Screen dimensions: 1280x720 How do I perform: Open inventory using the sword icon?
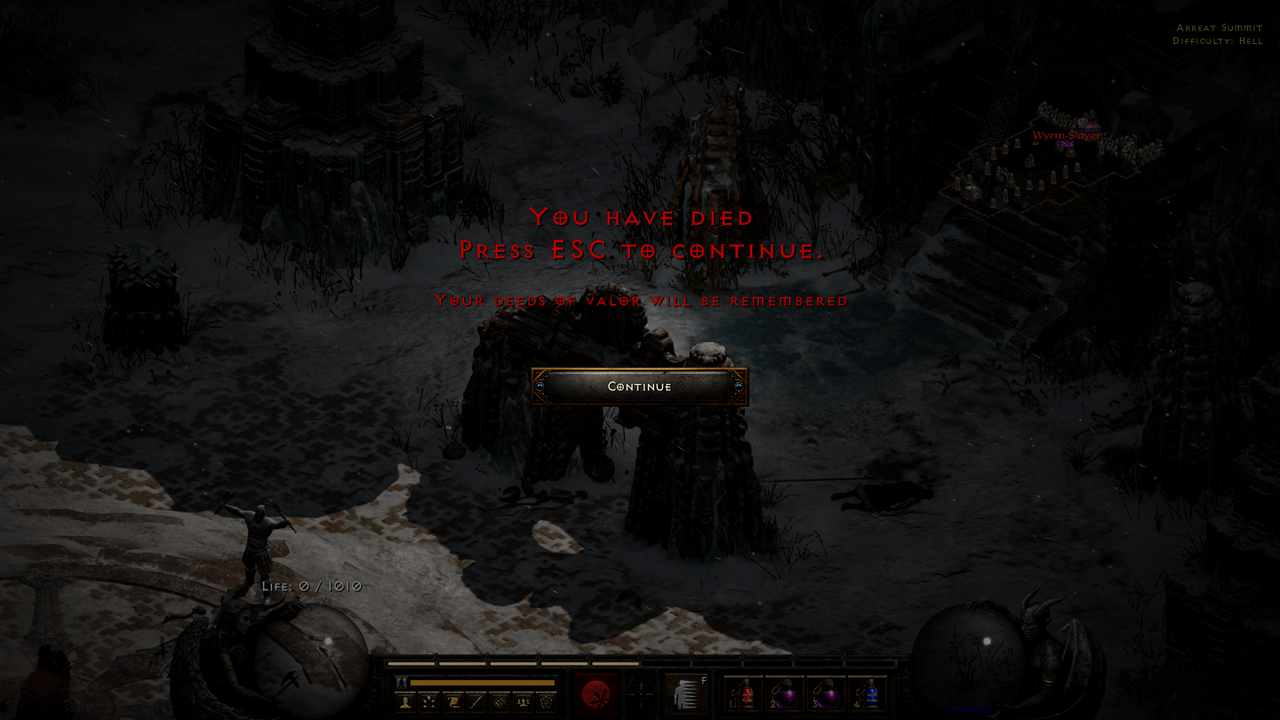click(x=475, y=700)
